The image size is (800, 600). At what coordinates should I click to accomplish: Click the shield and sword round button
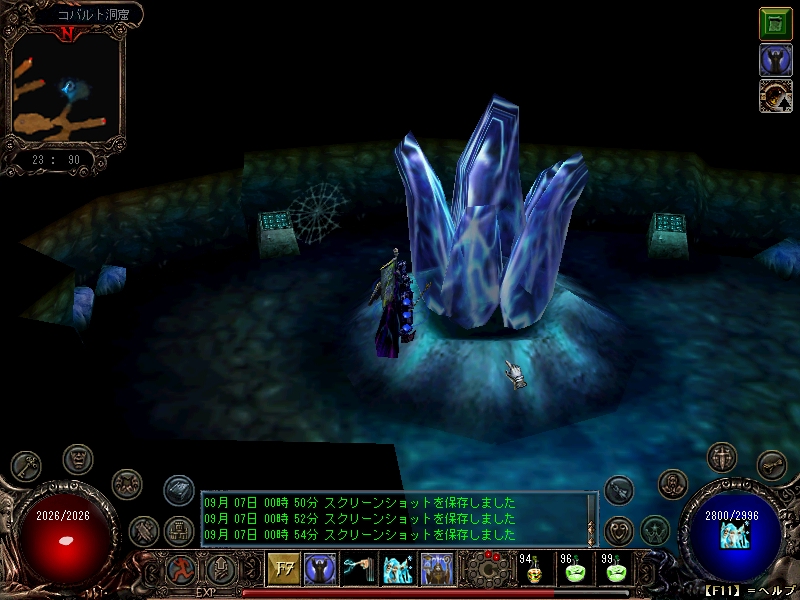tap(722, 456)
